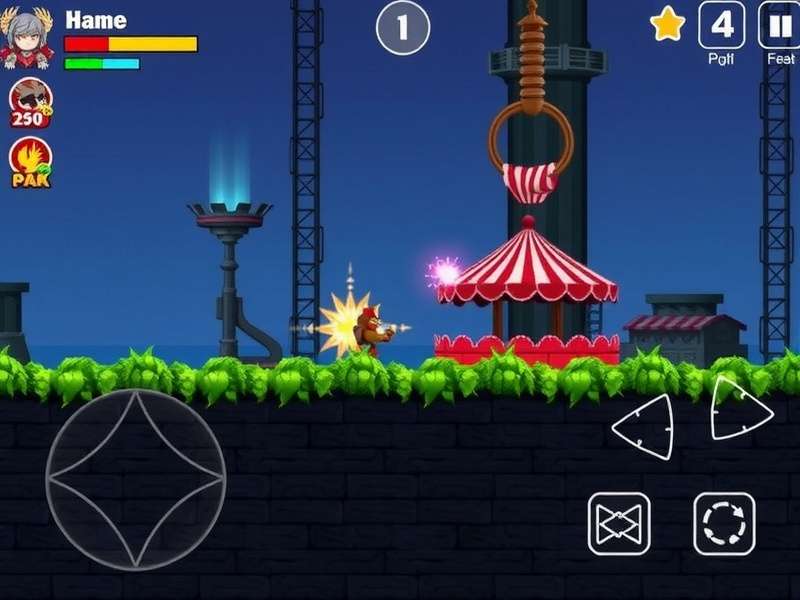
Task: Tap the circular arrows swap button
Action: click(724, 523)
